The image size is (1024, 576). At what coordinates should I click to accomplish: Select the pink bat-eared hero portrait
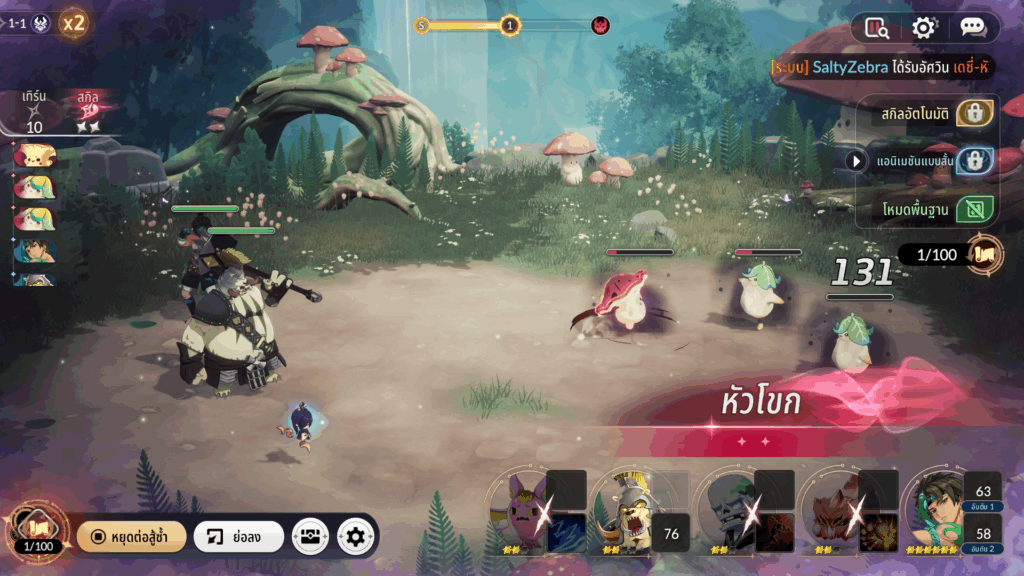518,510
